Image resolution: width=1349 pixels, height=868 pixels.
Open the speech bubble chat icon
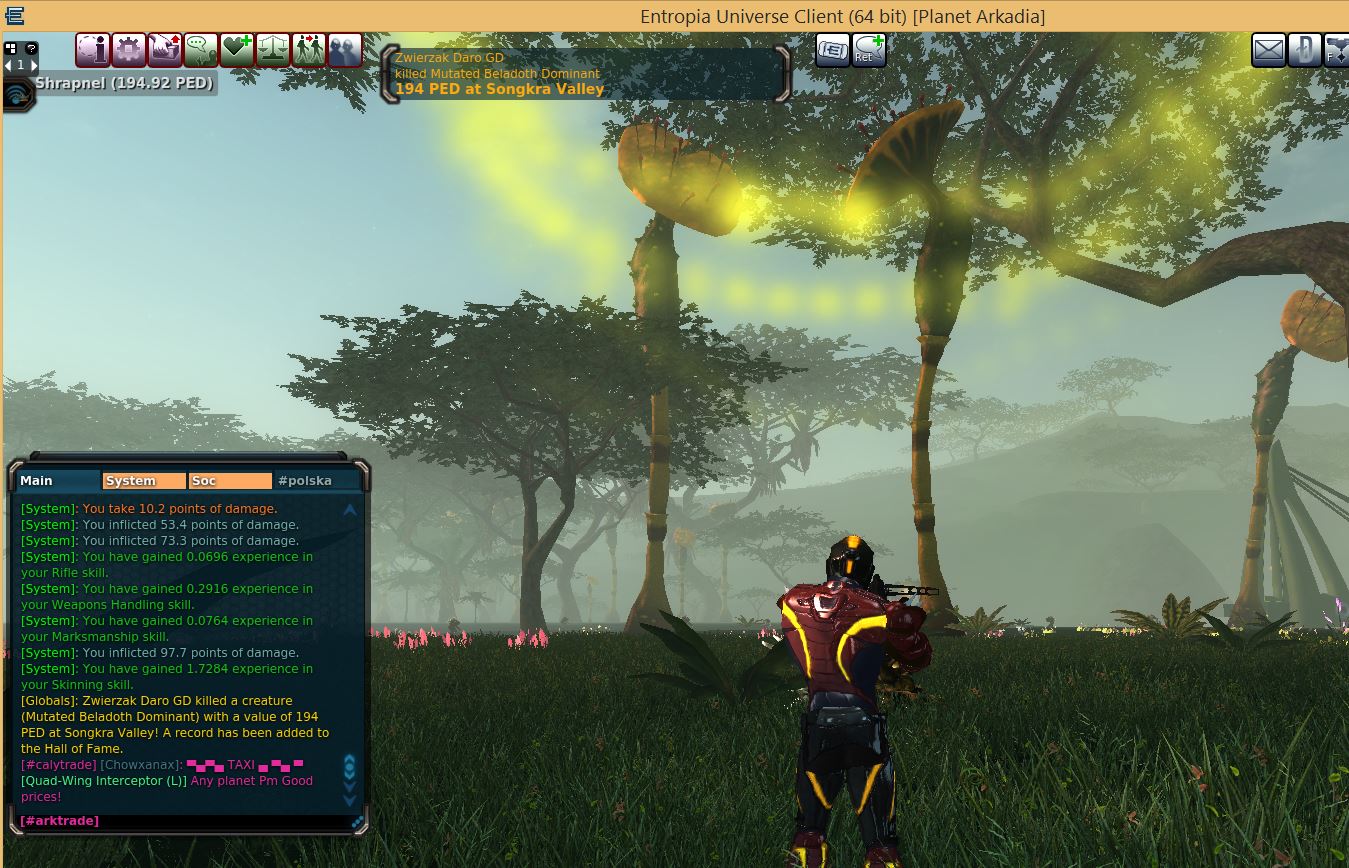click(201, 50)
